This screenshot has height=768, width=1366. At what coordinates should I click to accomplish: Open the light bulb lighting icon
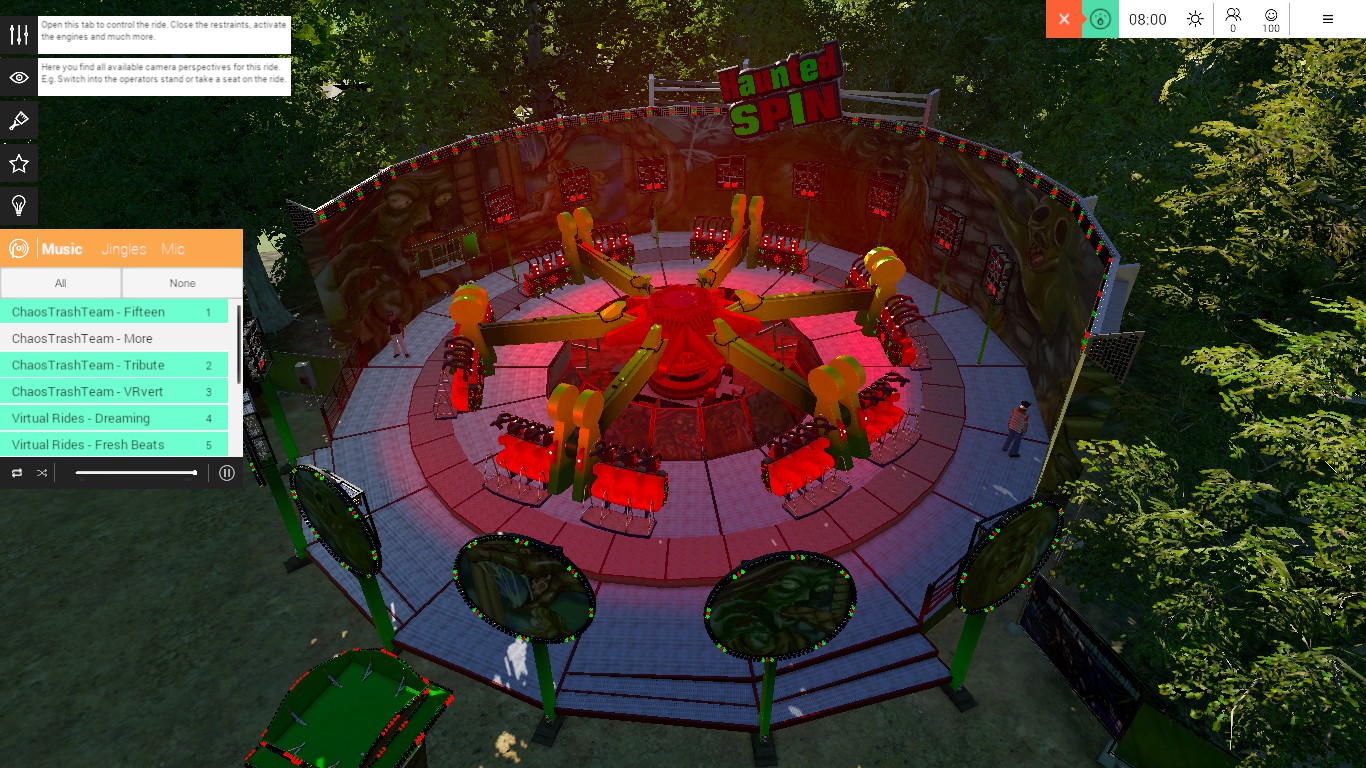[x=18, y=206]
